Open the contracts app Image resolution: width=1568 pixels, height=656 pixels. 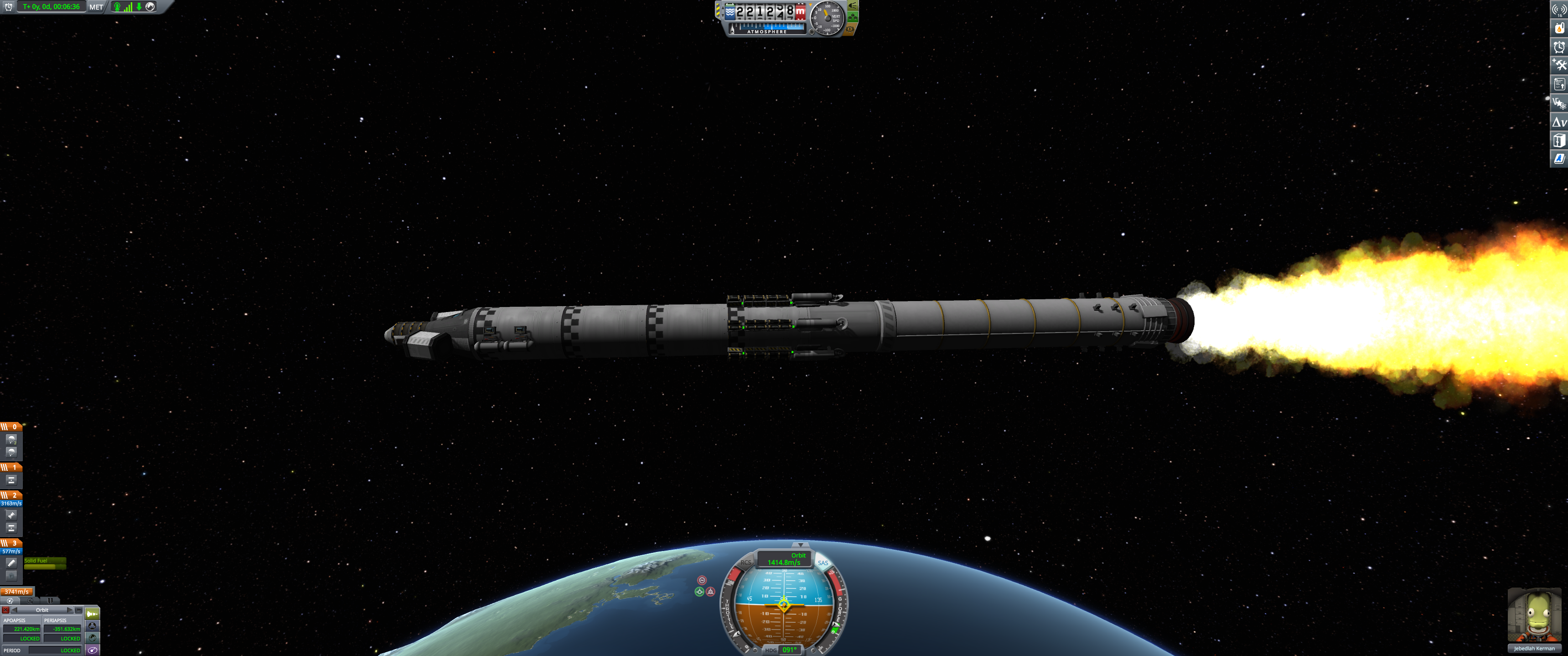pyautogui.click(x=1558, y=84)
